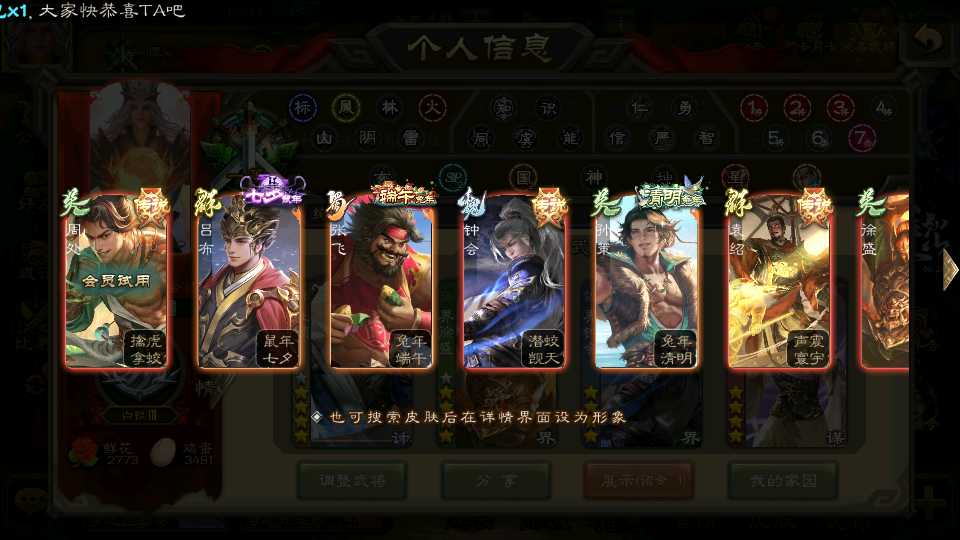Select the Zhou Chu 擒虎拿蛟 skin card

pos(115,281)
